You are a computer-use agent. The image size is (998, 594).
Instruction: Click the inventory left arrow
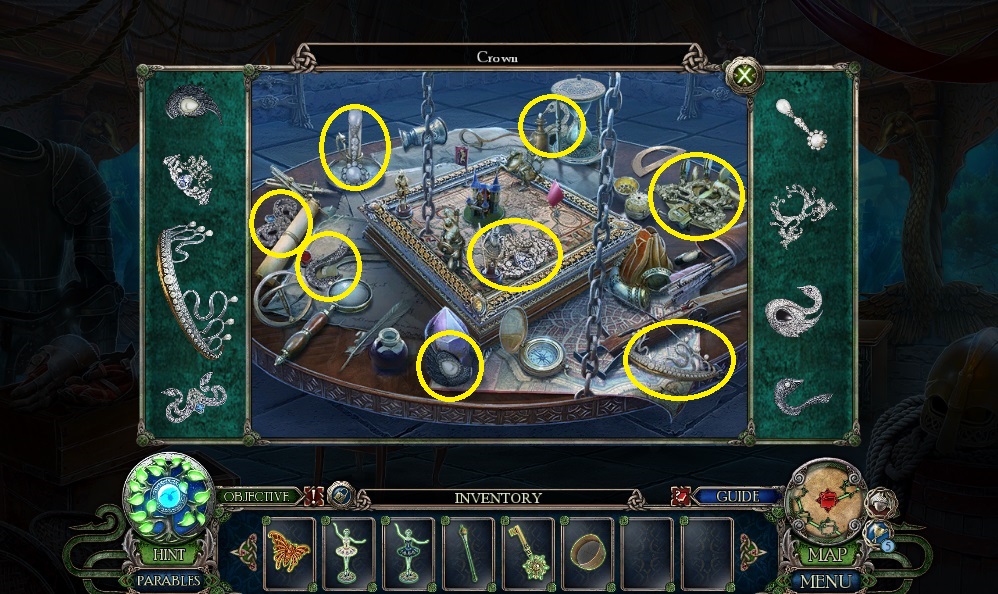click(x=245, y=551)
